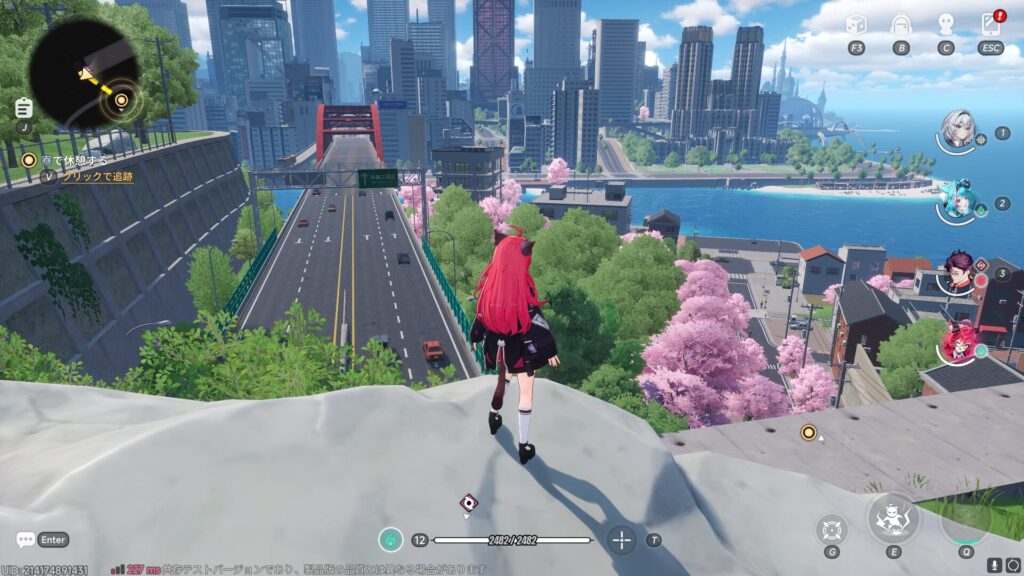Select the 寮で休憩する quest objective
The width and height of the screenshot is (1024, 576).
tap(68, 159)
